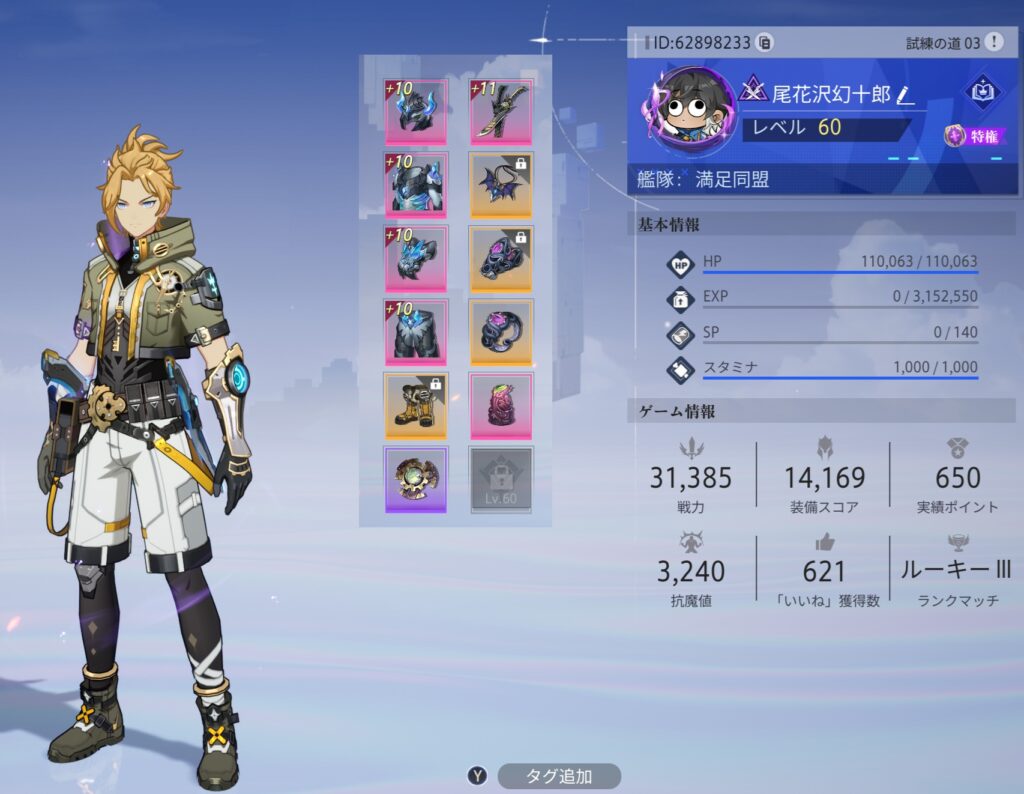1024x794 pixels.
Task: Select the gear-shaped emblem slot
Action: [x=416, y=479]
